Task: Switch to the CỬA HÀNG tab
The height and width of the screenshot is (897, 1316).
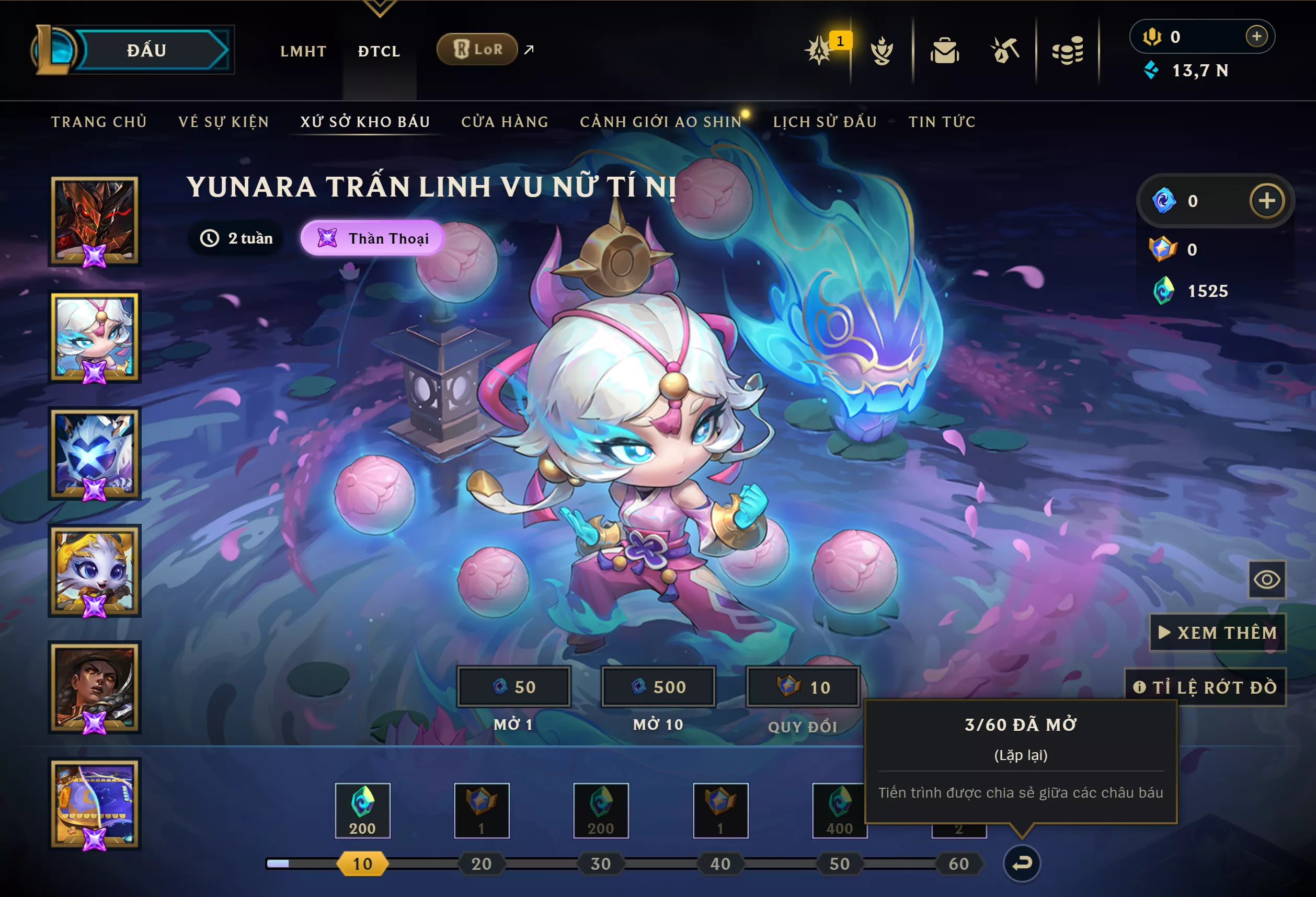Action: (505, 121)
